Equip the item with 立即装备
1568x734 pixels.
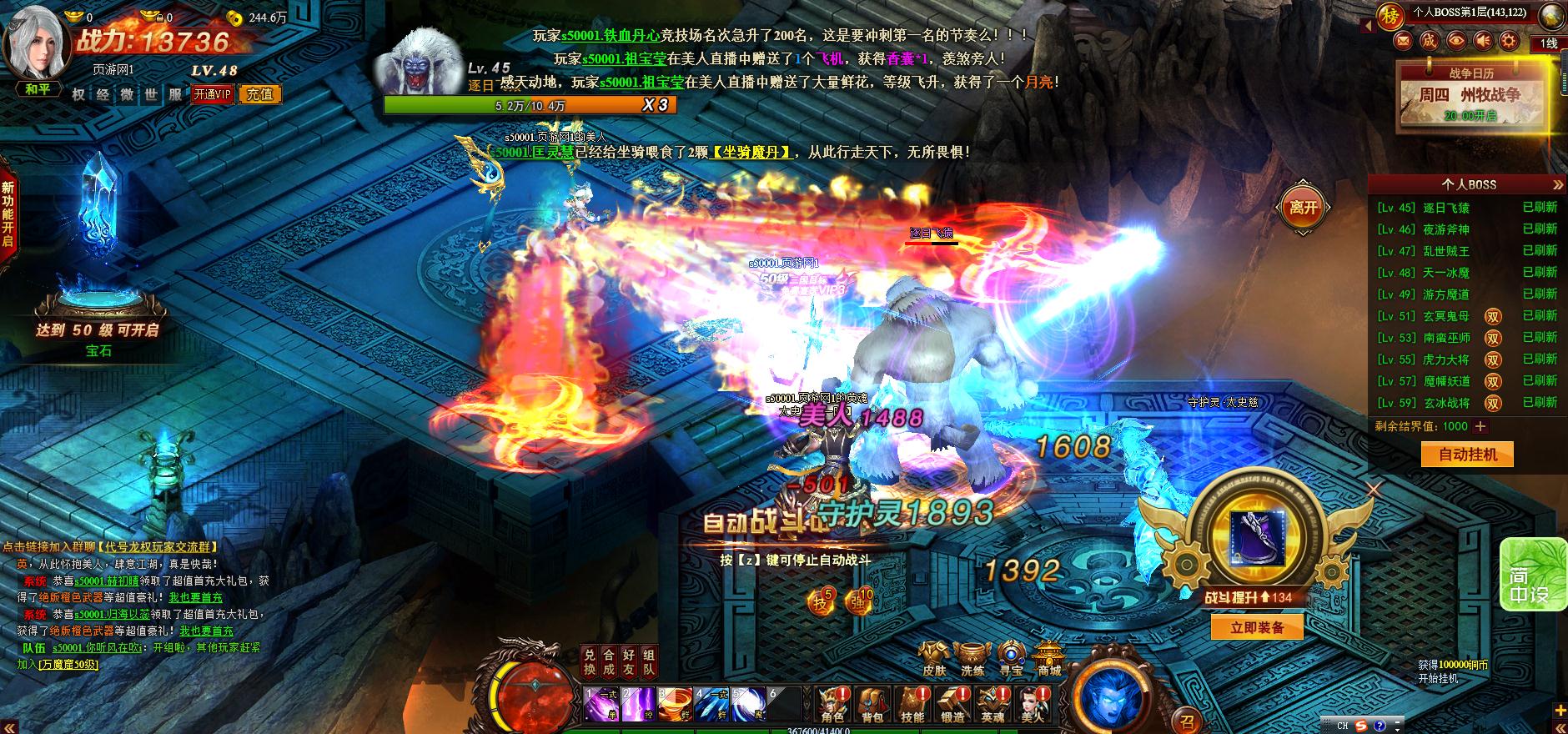1257,627
